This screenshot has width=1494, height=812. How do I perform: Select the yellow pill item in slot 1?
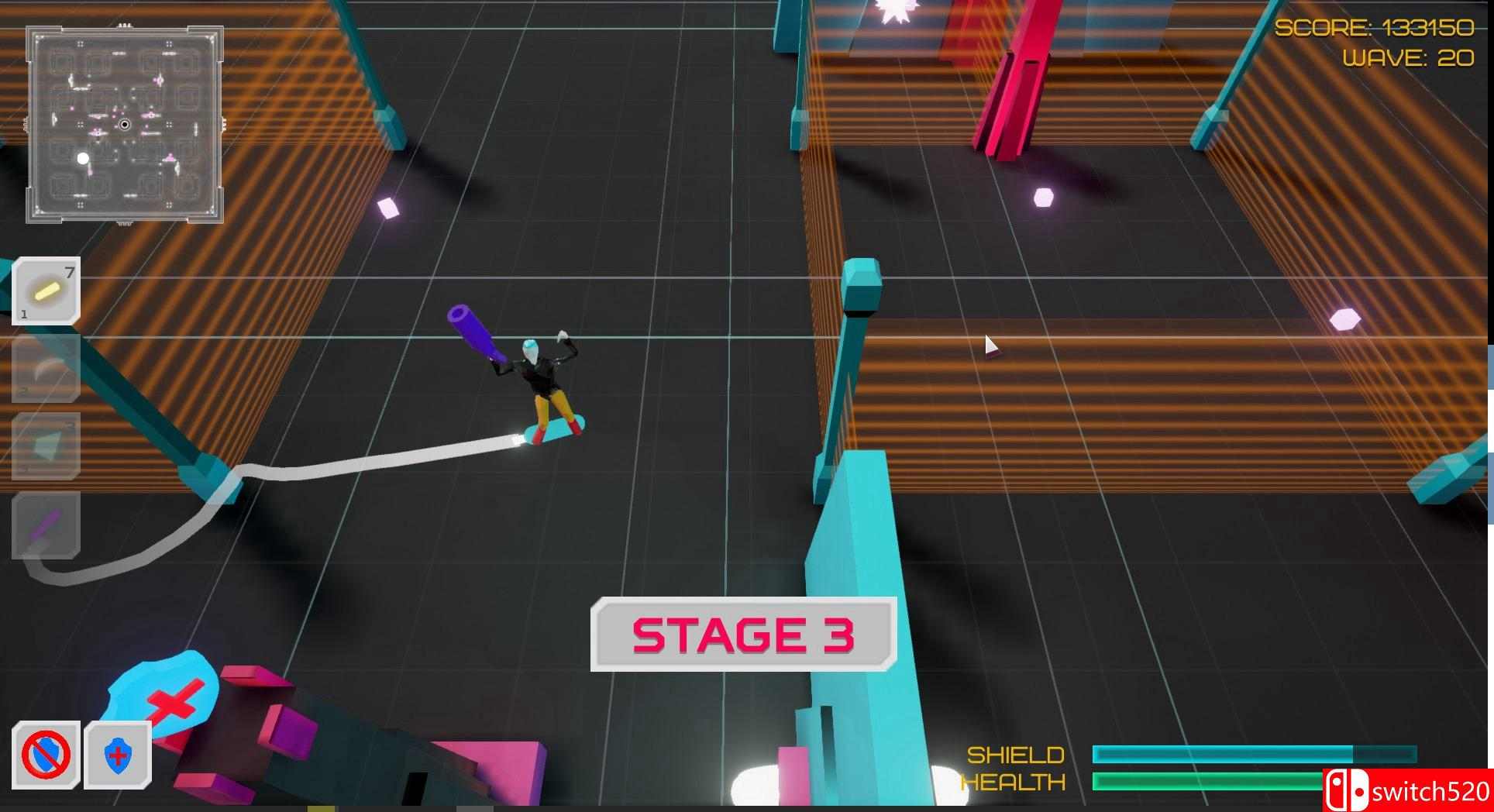tap(45, 291)
